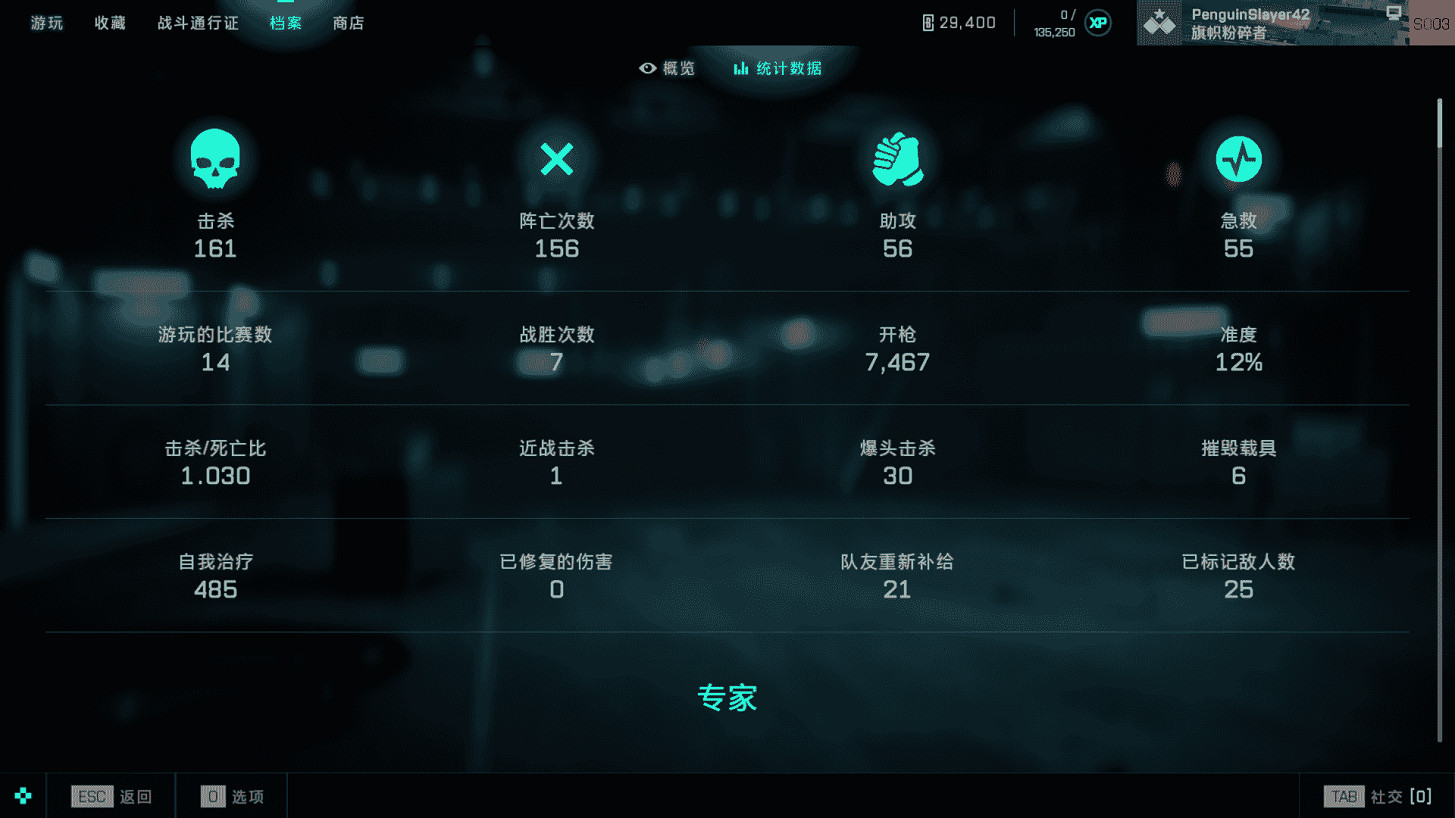This screenshot has height=818, width=1455.
Task: Open the 游玩 menu
Action: [x=46, y=23]
